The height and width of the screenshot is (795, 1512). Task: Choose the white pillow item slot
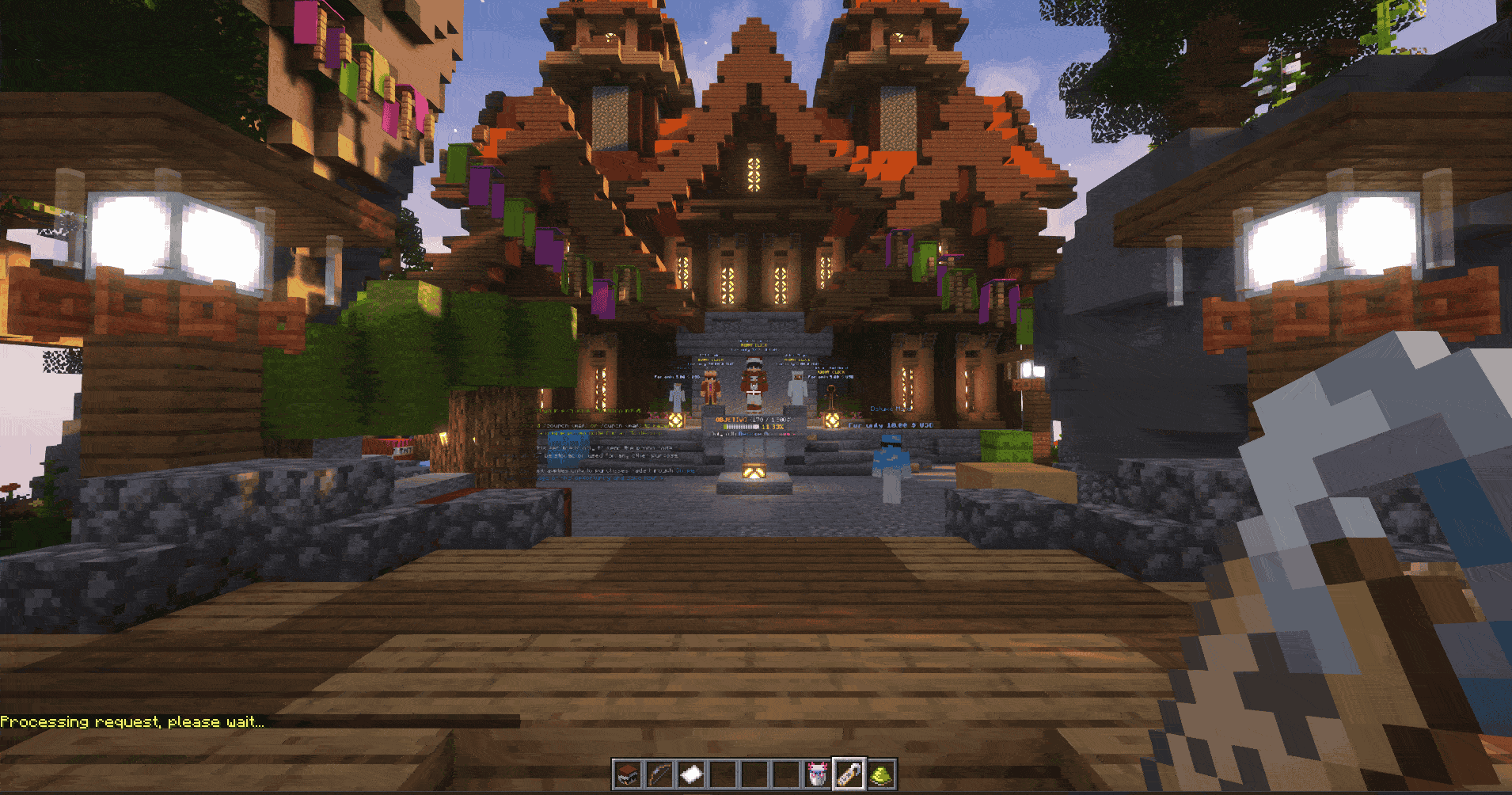(690, 774)
